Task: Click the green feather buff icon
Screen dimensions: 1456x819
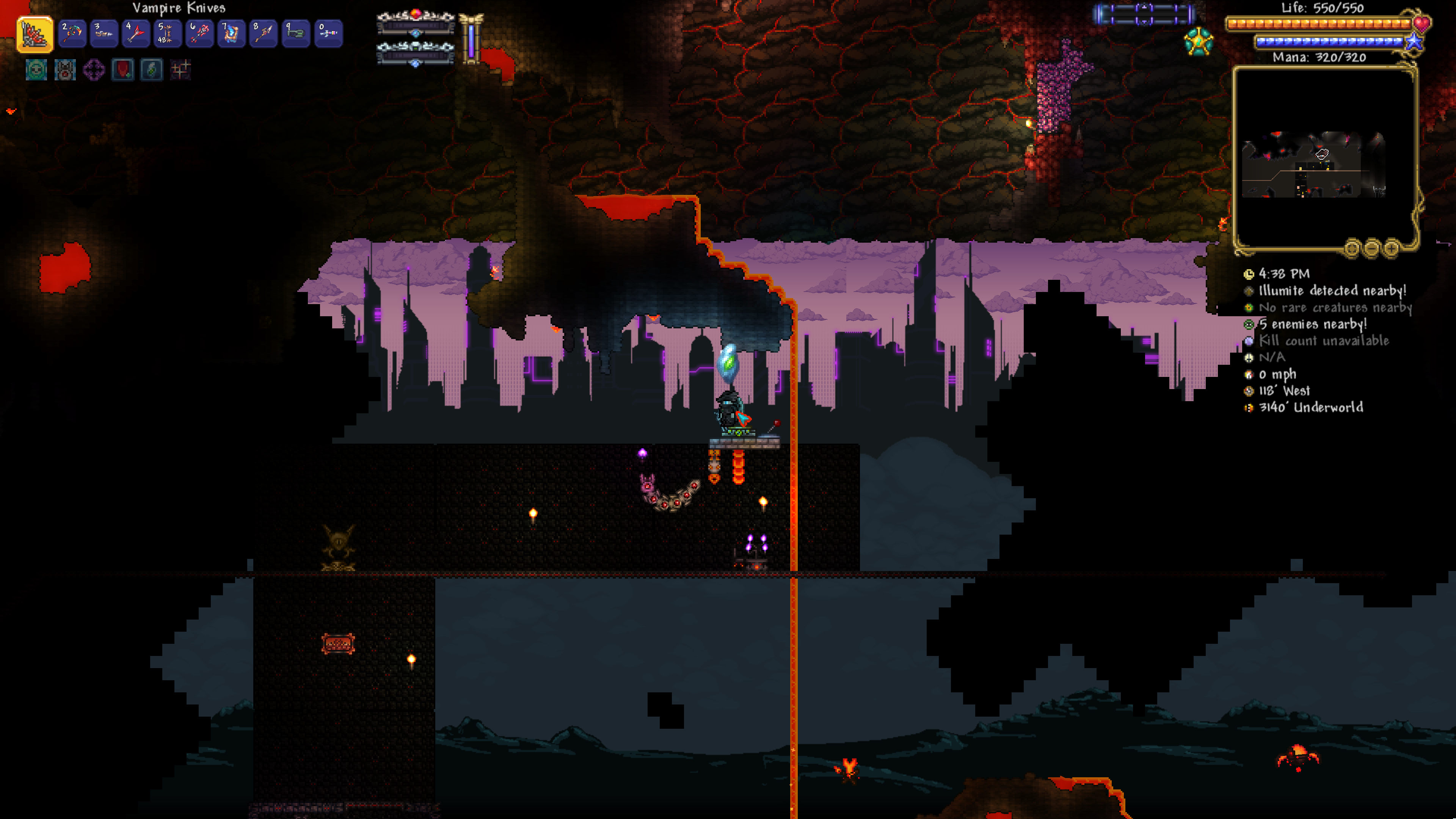Action: [x=152, y=70]
